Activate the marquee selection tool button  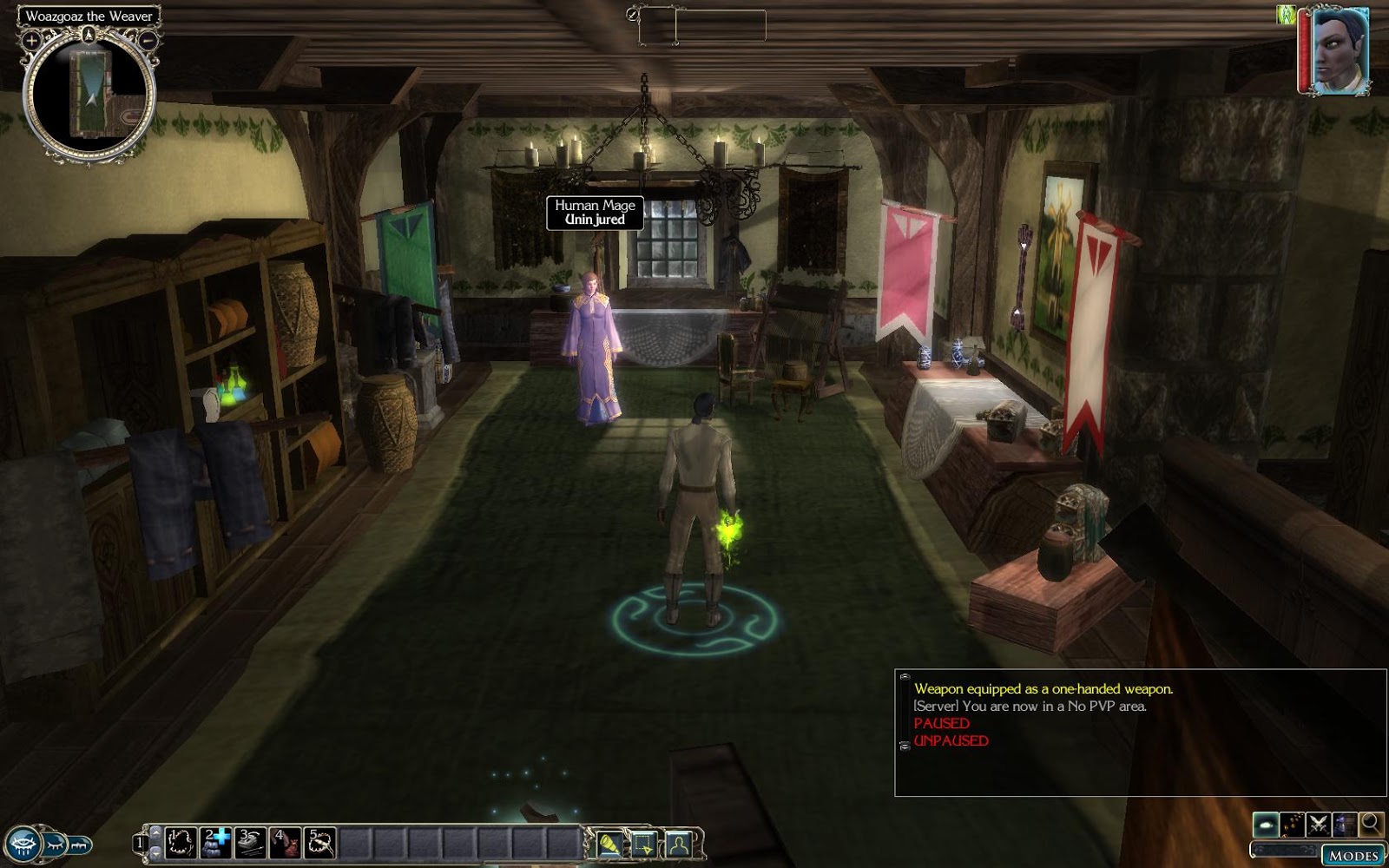(x=644, y=843)
